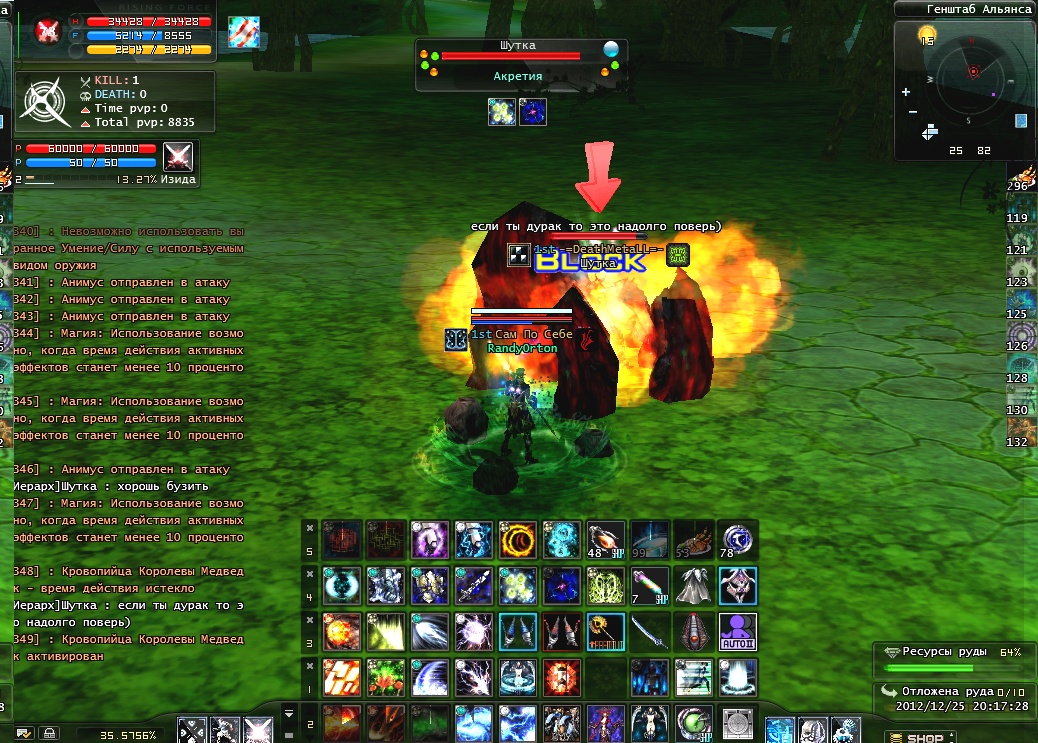Select the white cloak hotbar item

pos(695,586)
